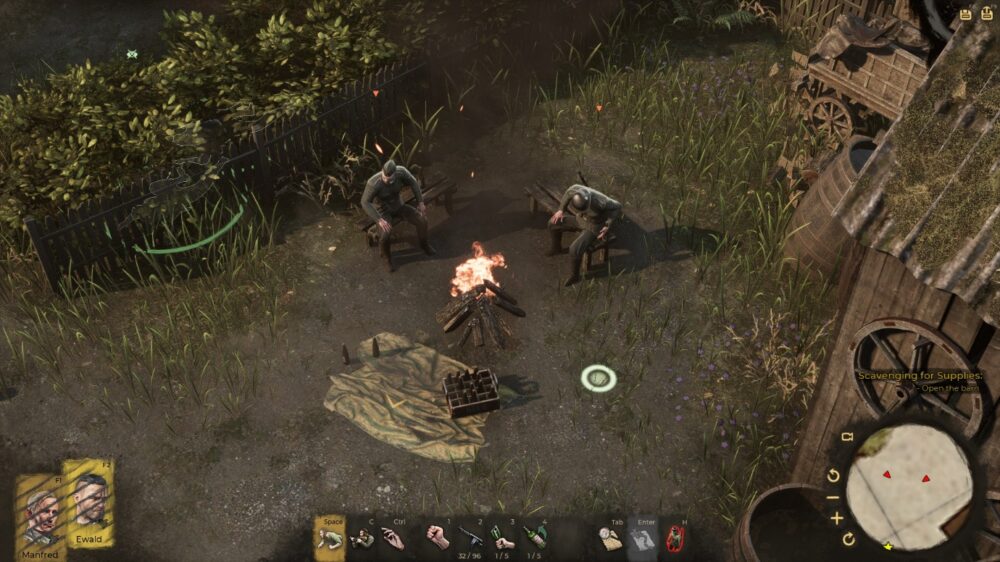
Task: Click the right save disk icon
Action: (985, 15)
